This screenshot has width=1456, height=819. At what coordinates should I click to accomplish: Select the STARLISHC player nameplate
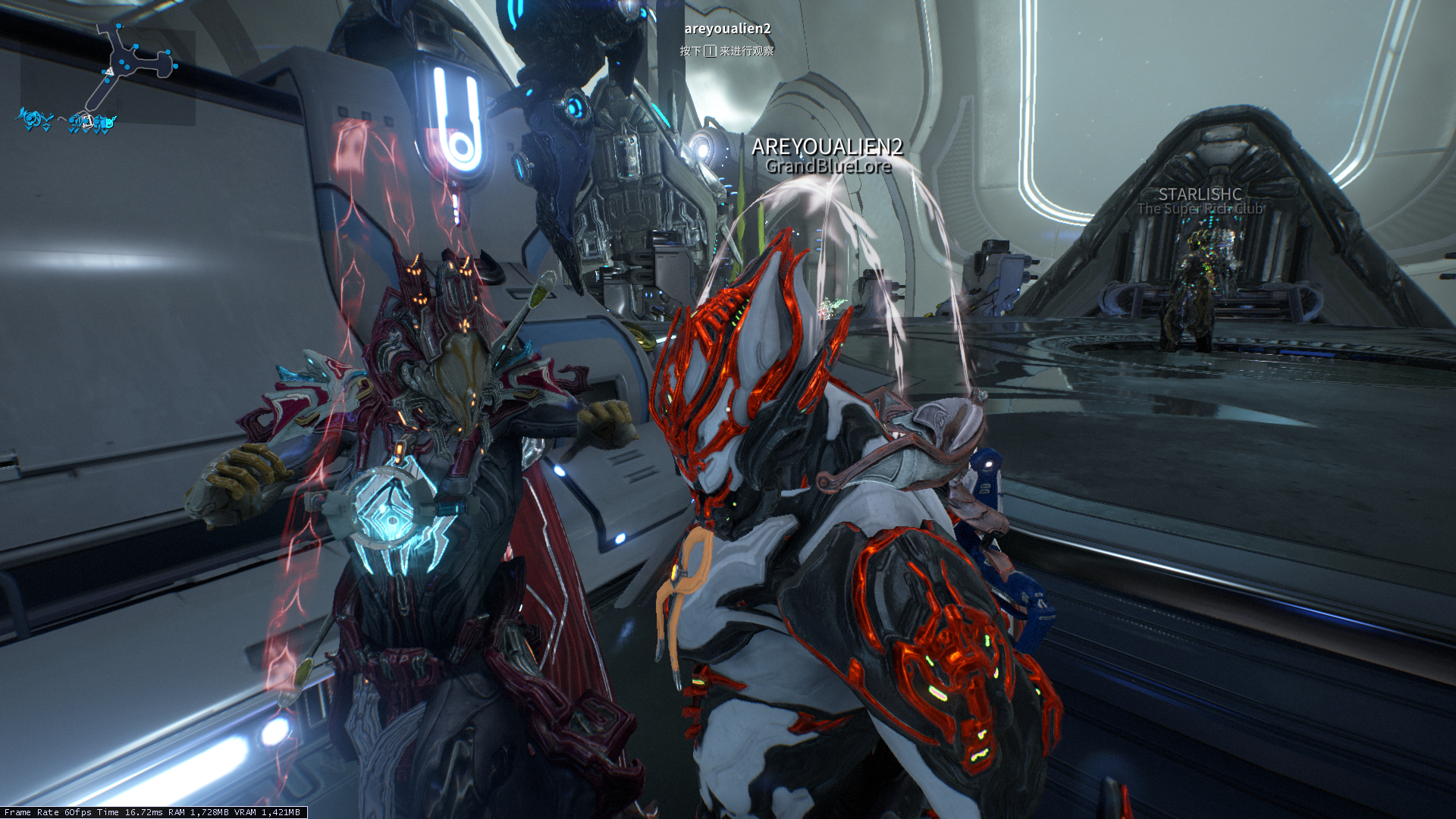(x=1200, y=194)
